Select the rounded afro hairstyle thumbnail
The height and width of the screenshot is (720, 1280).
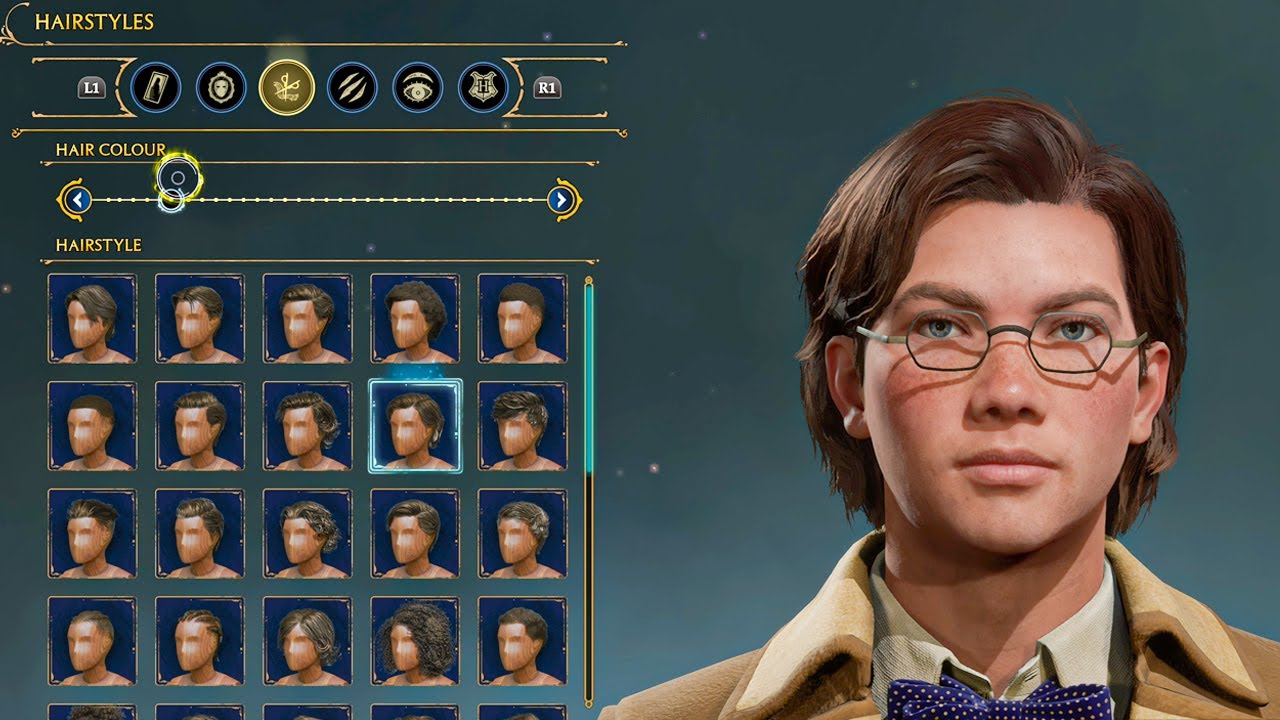point(415,318)
